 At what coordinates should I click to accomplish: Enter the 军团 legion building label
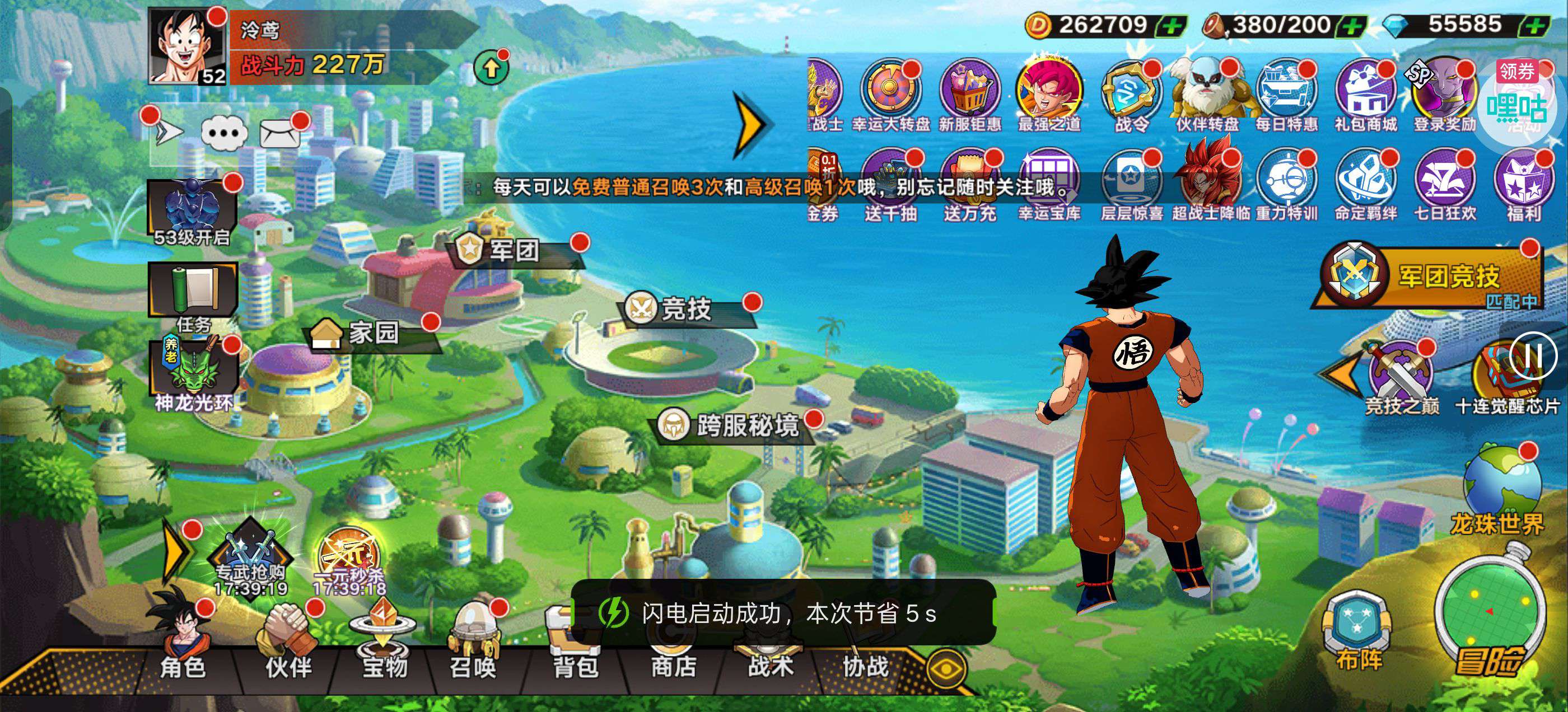[514, 250]
